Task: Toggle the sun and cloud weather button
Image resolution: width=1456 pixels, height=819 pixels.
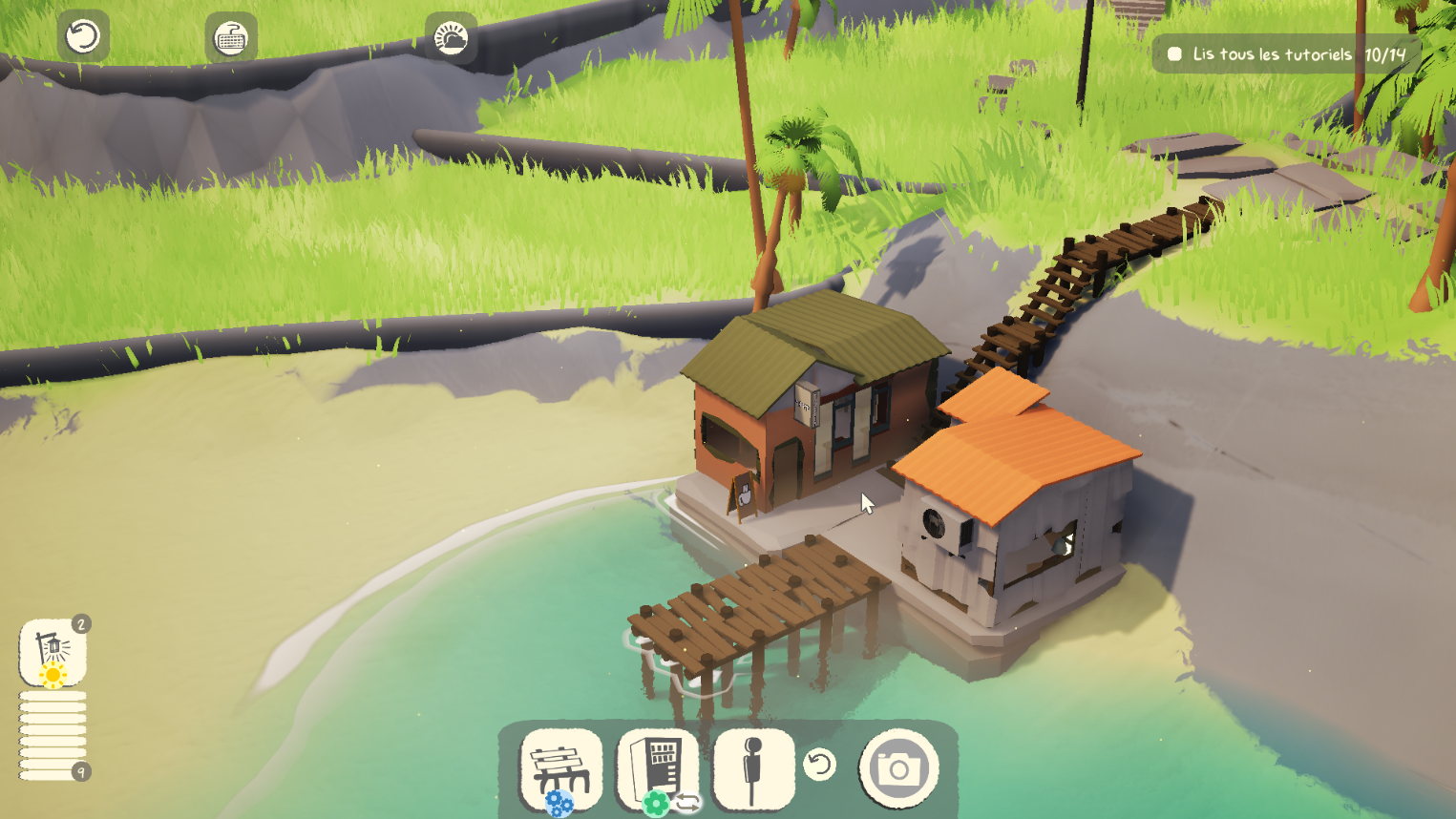Action: click(451, 38)
